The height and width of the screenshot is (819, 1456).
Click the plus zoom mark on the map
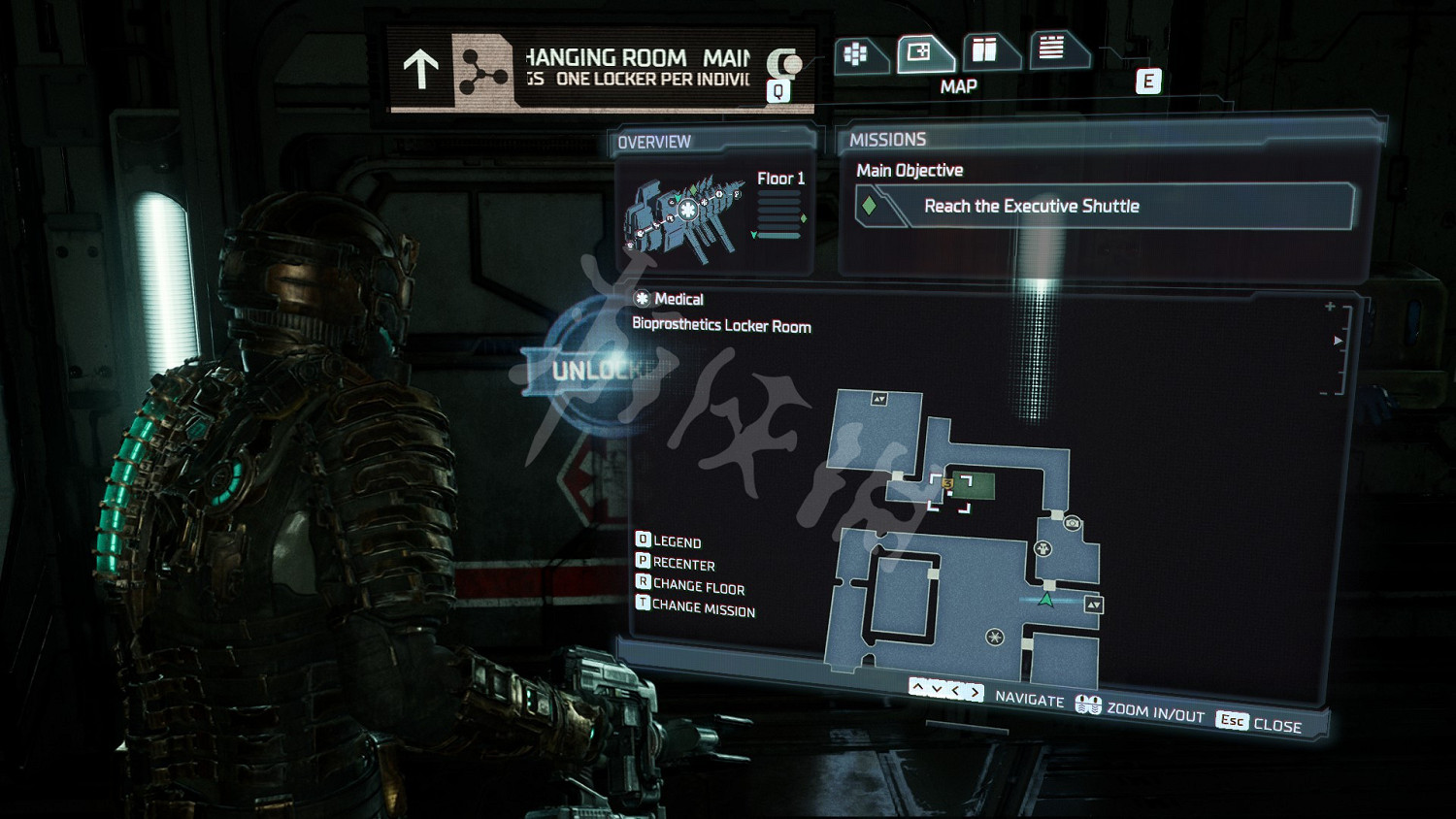[x=1330, y=307]
